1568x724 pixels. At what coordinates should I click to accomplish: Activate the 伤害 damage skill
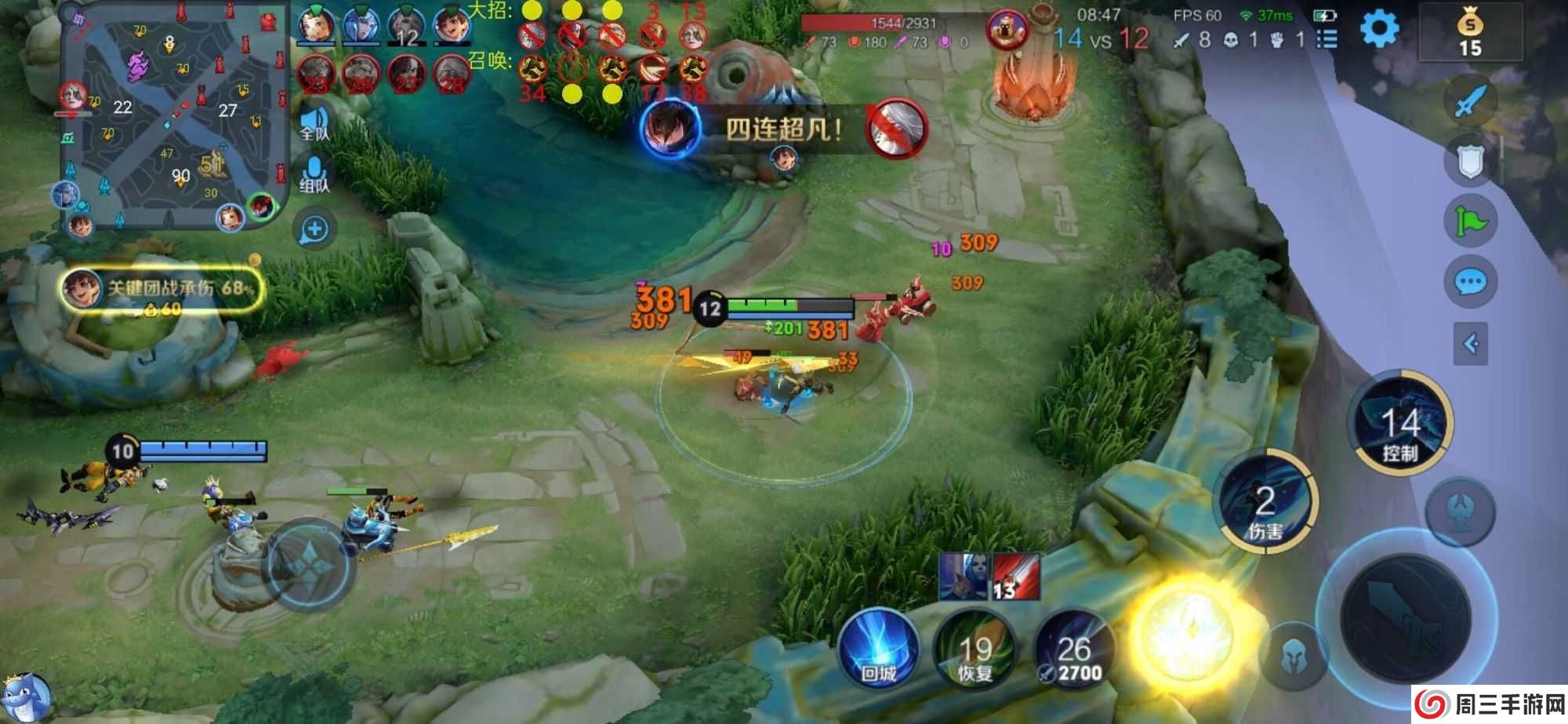tap(1265, 503)
